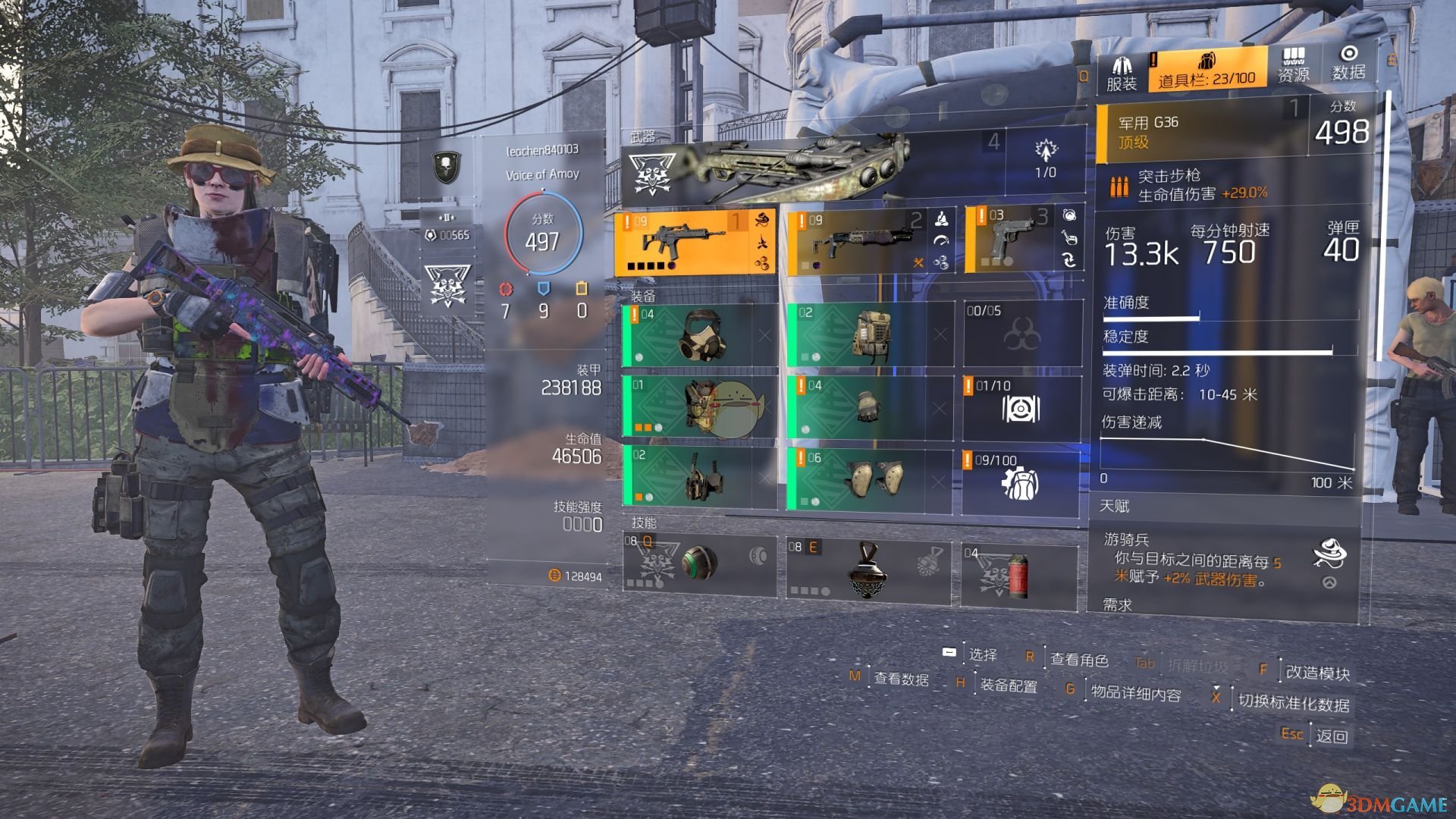
Task: Select the shotgun secondary weapon slot
Action: coord(870,241)
